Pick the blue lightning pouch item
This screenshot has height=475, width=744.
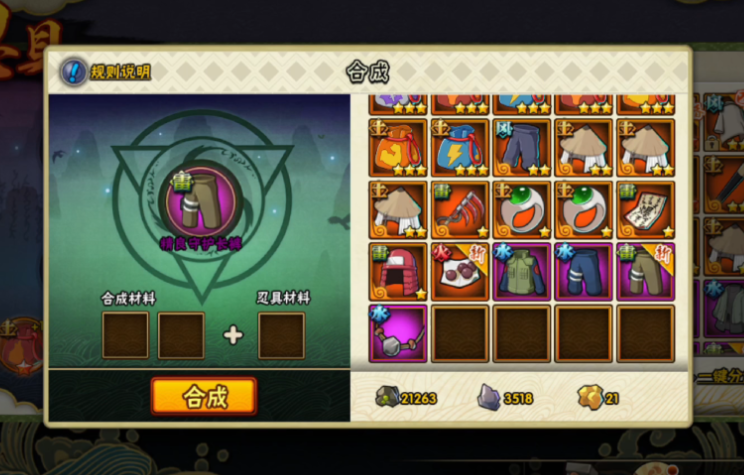(460, 148)
